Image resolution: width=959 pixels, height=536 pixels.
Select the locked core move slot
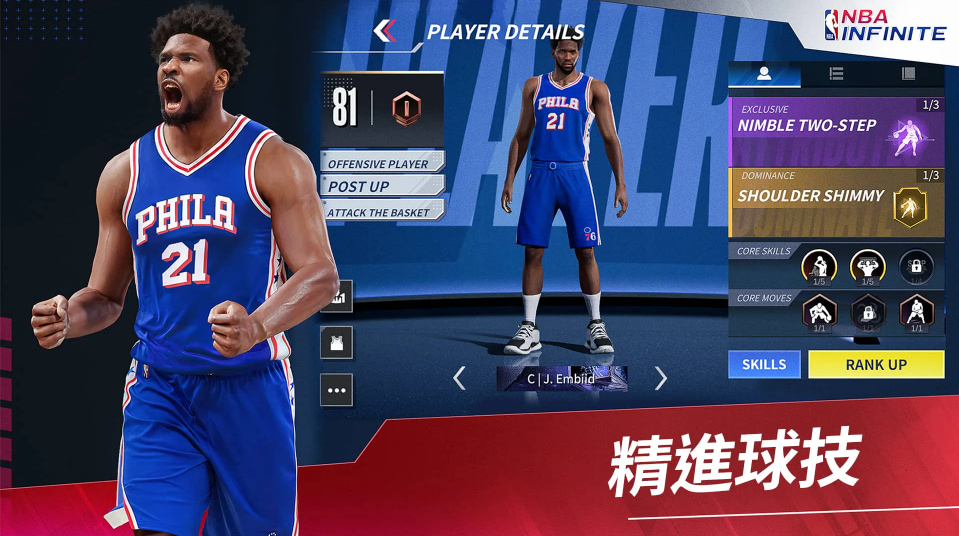867,313
